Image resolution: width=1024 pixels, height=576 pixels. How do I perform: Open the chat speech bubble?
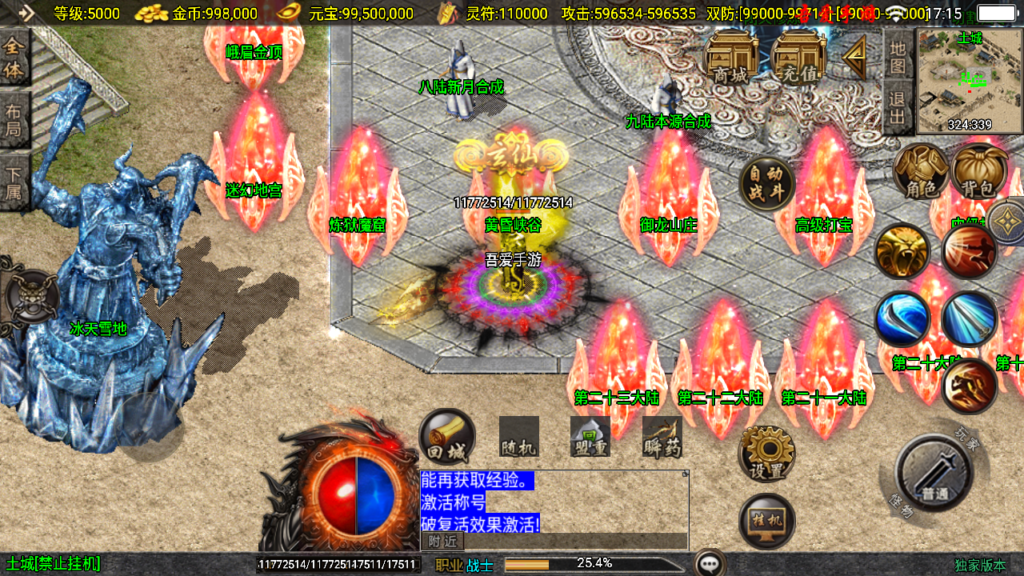711,564
